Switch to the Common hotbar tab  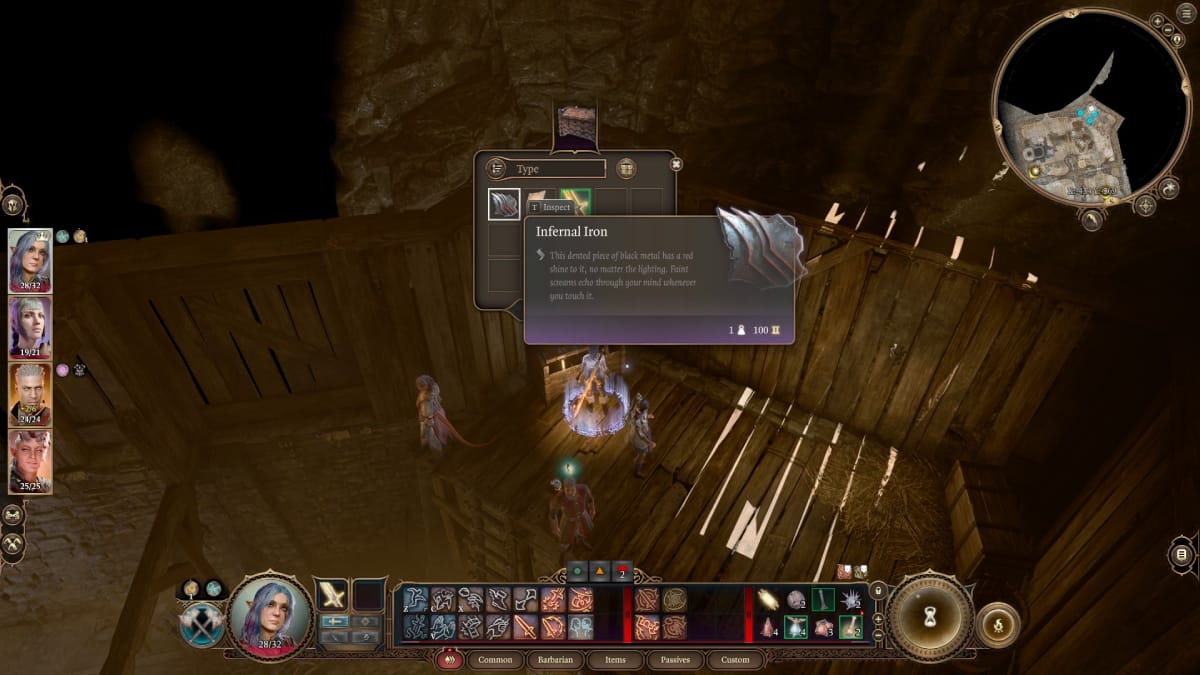pyautogui.click(x=495, y=660)
